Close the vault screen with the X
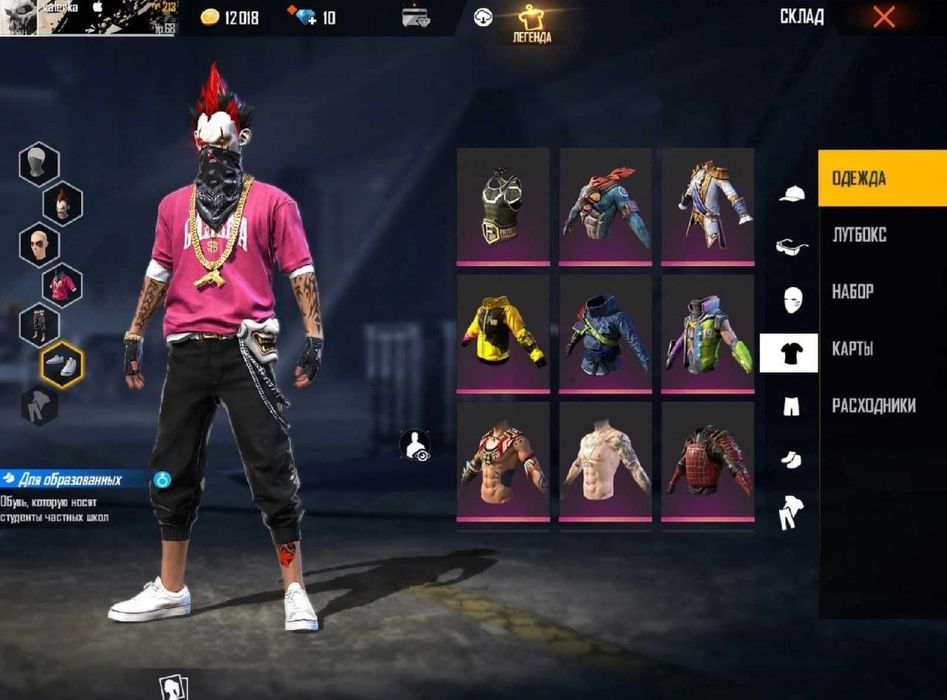Image resolution: width=947 pixels, height=700 pixels. [884, 17]
